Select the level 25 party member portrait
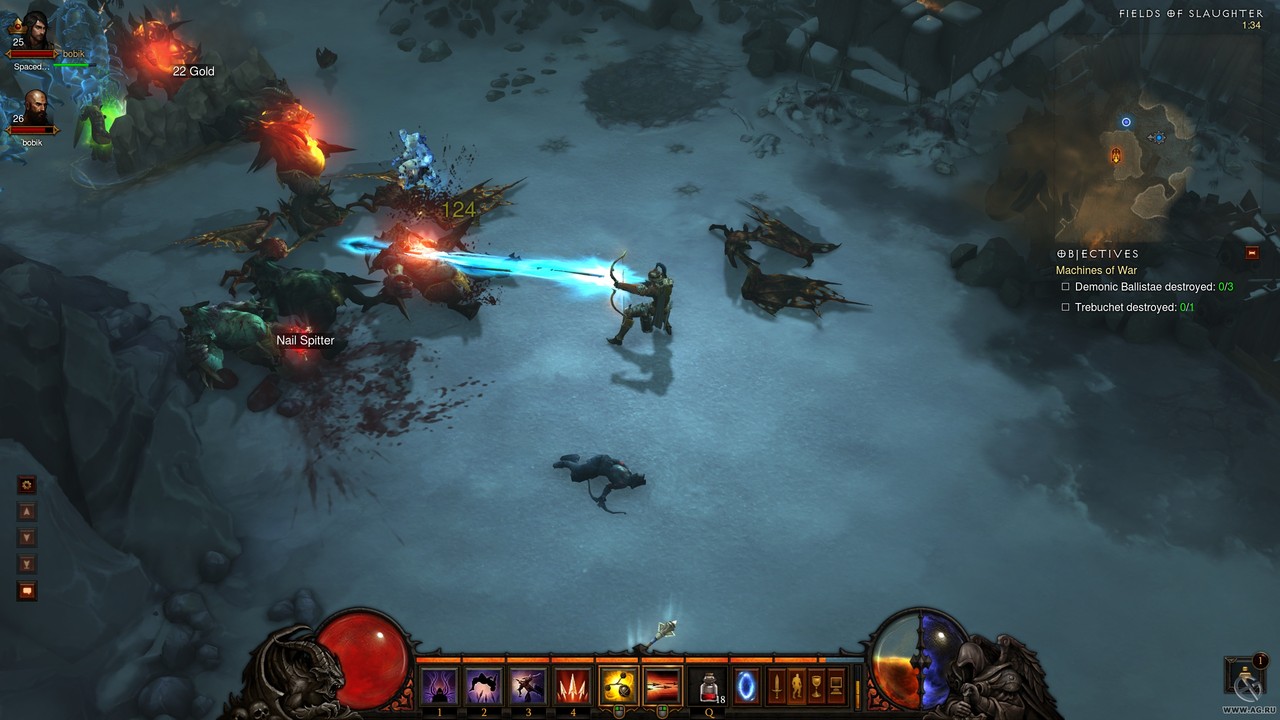 (x=34, y=30)
